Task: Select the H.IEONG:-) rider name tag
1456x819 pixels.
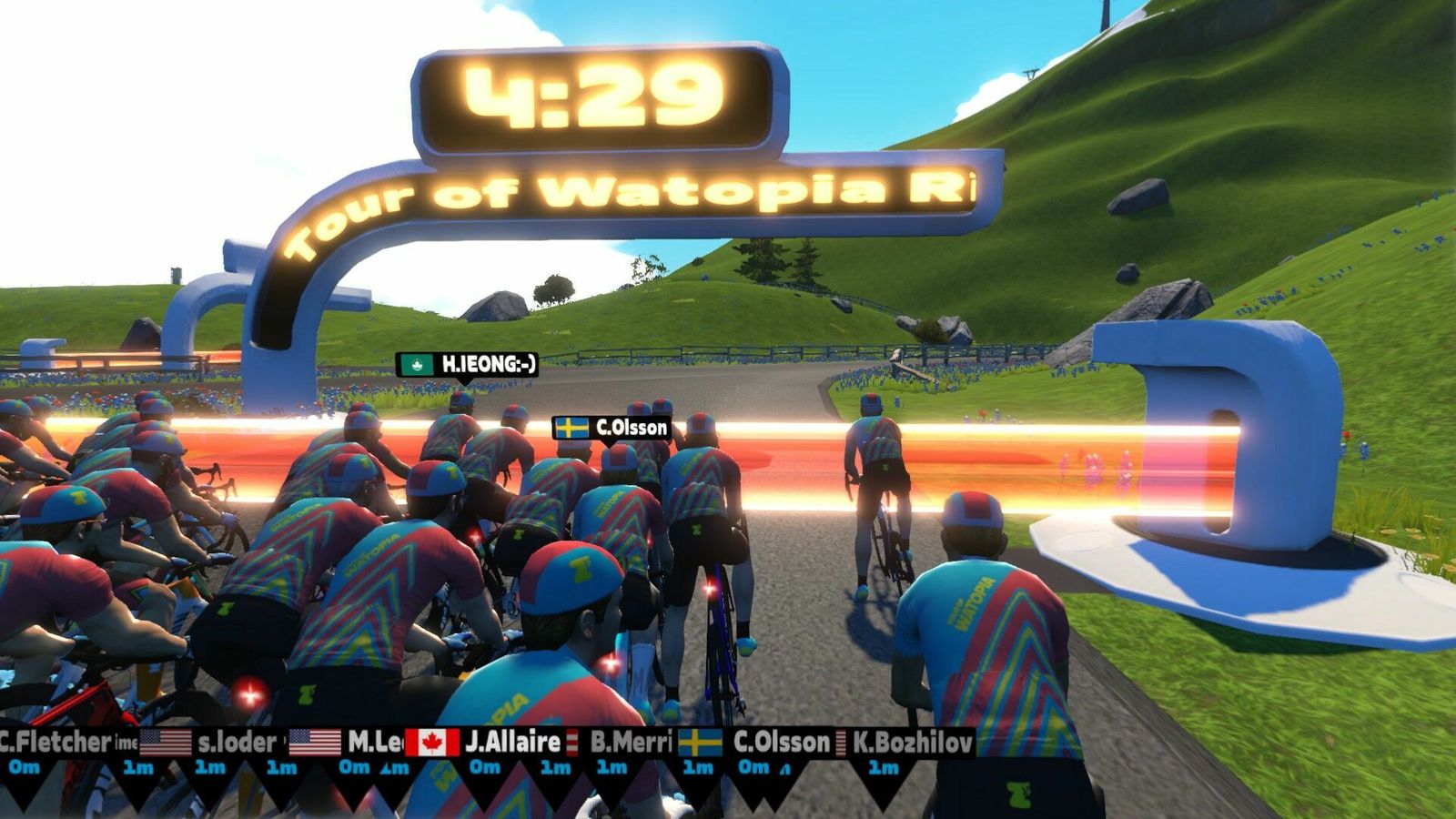Action: (468, 365)
